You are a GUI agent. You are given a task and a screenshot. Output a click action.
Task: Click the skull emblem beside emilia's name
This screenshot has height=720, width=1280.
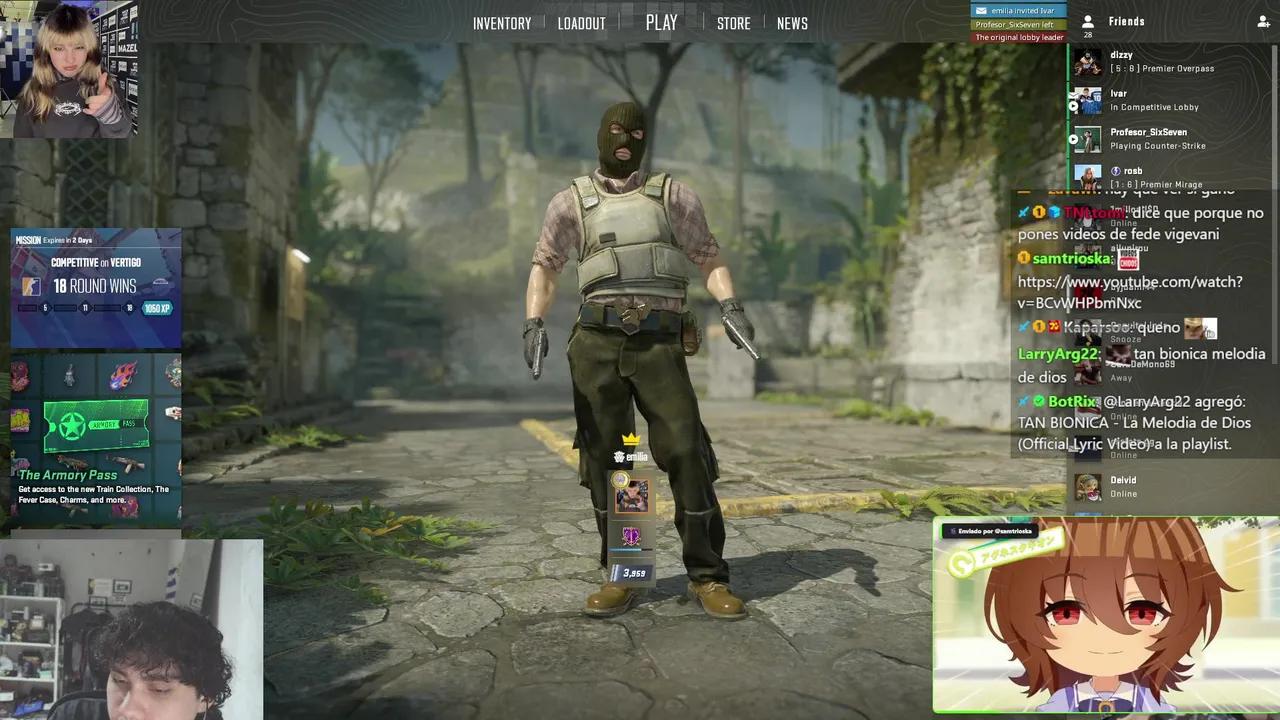click(x=619, y=455)
